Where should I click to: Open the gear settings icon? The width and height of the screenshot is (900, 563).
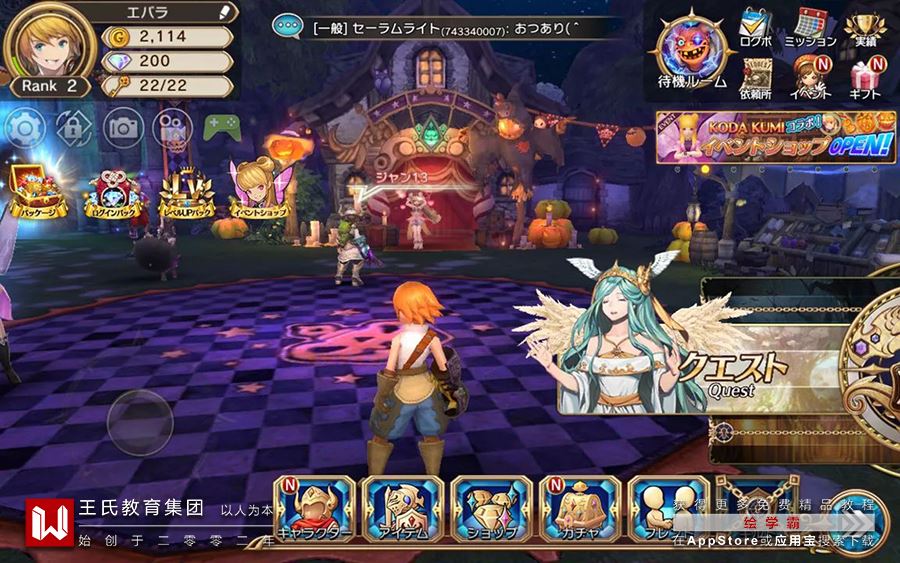point(26,128)
